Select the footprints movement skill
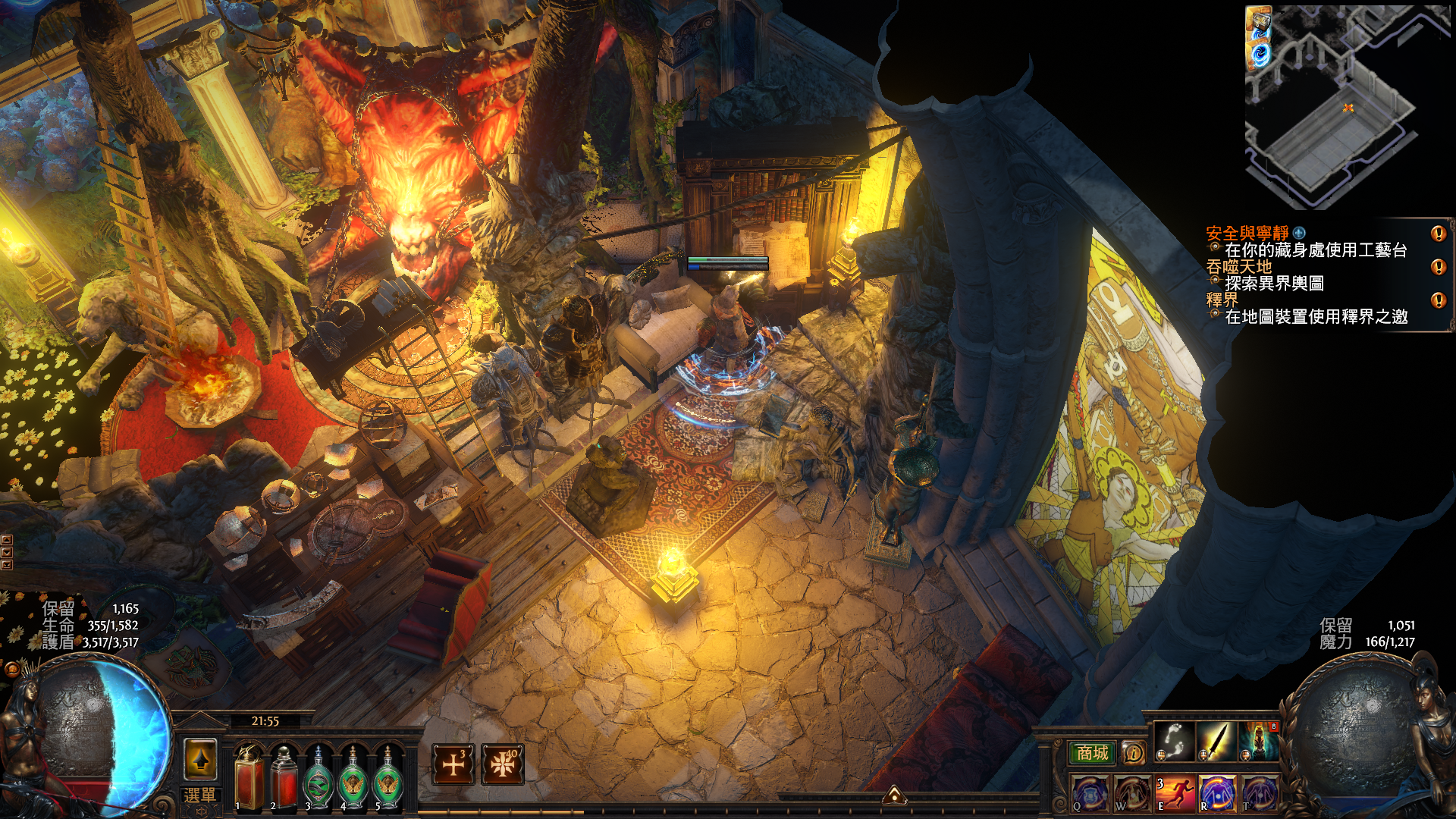The image size is (1456, 819). 1174,741
